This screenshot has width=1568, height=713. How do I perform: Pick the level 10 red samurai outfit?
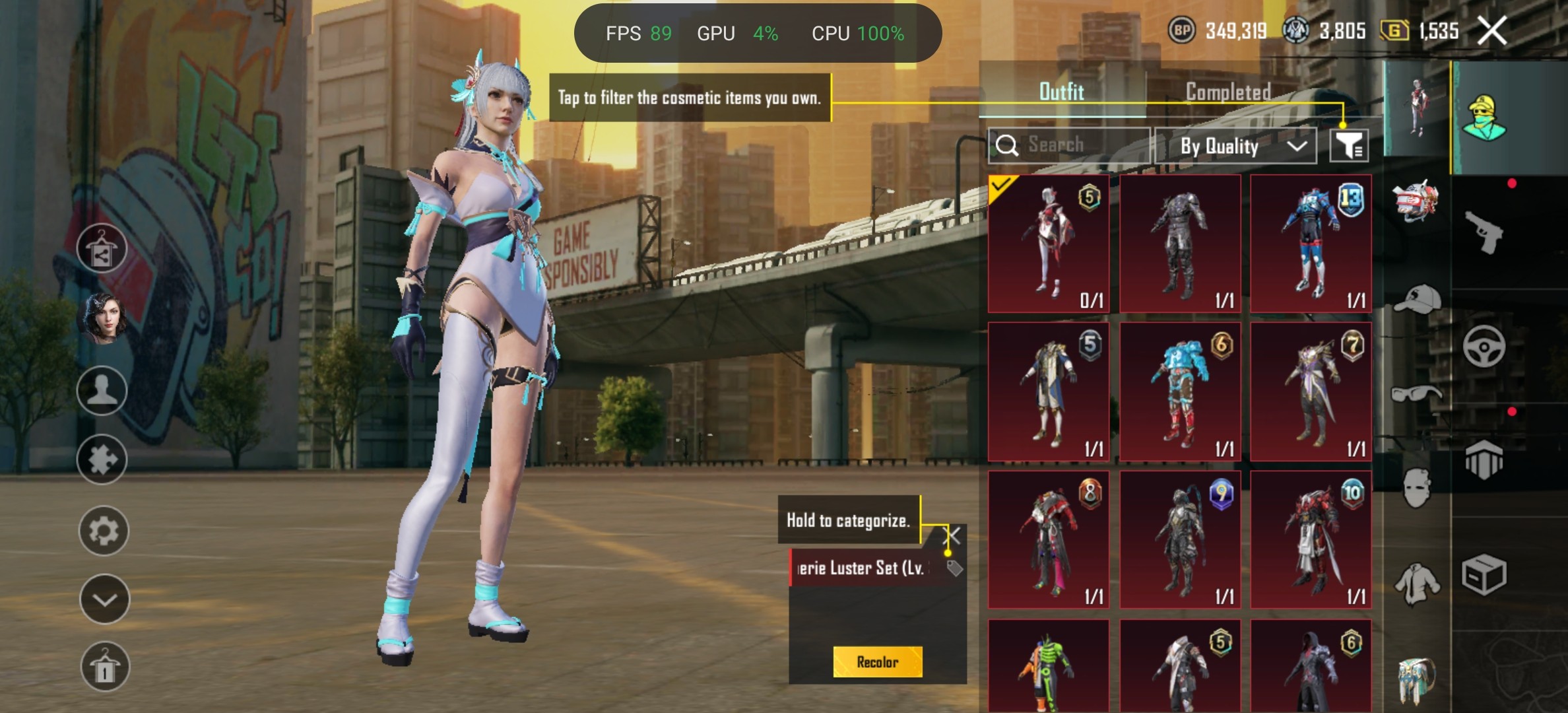[1311, 539]
